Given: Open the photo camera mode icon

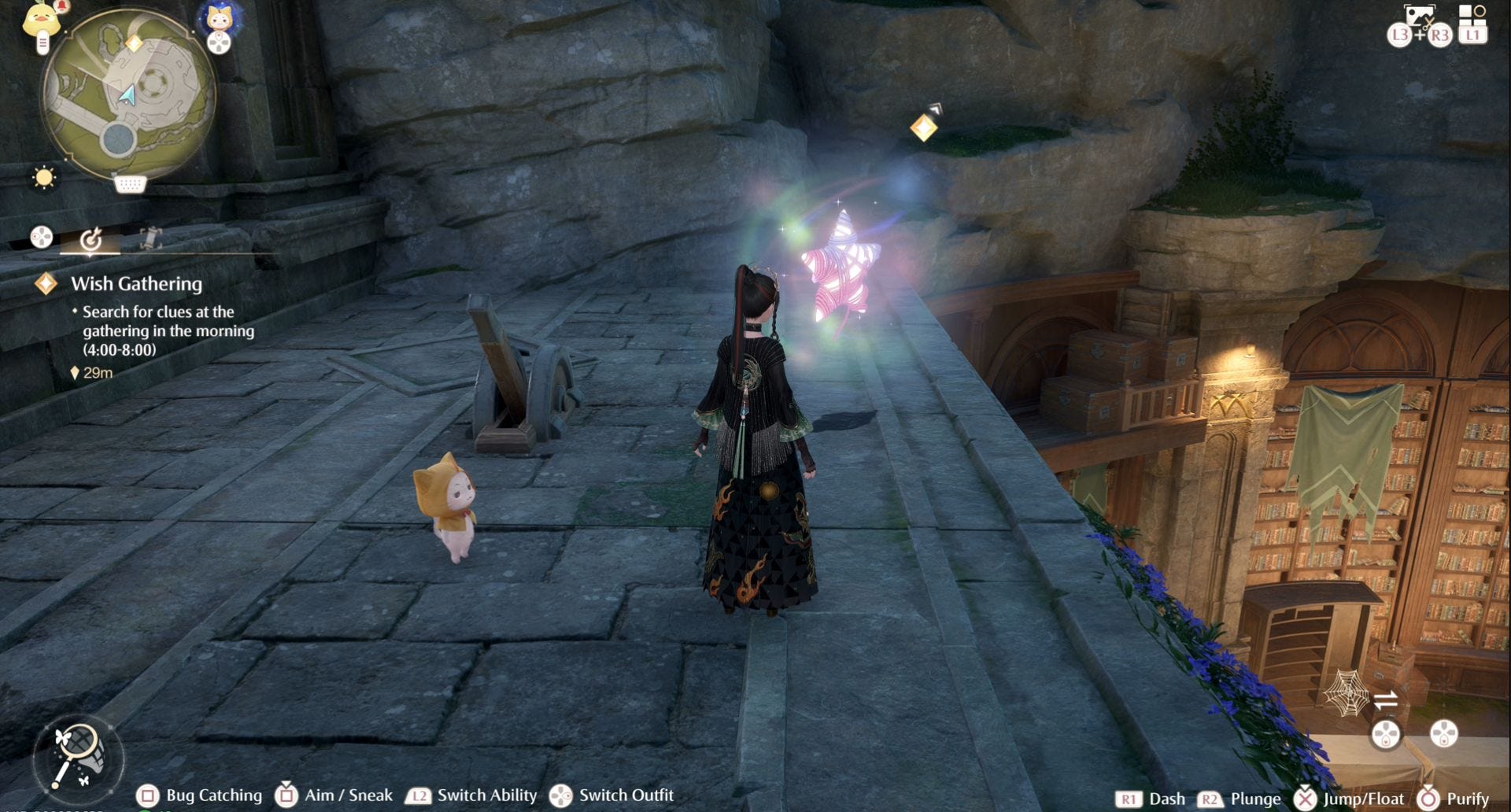Looking at the screenshot, I should (1419, 17).
